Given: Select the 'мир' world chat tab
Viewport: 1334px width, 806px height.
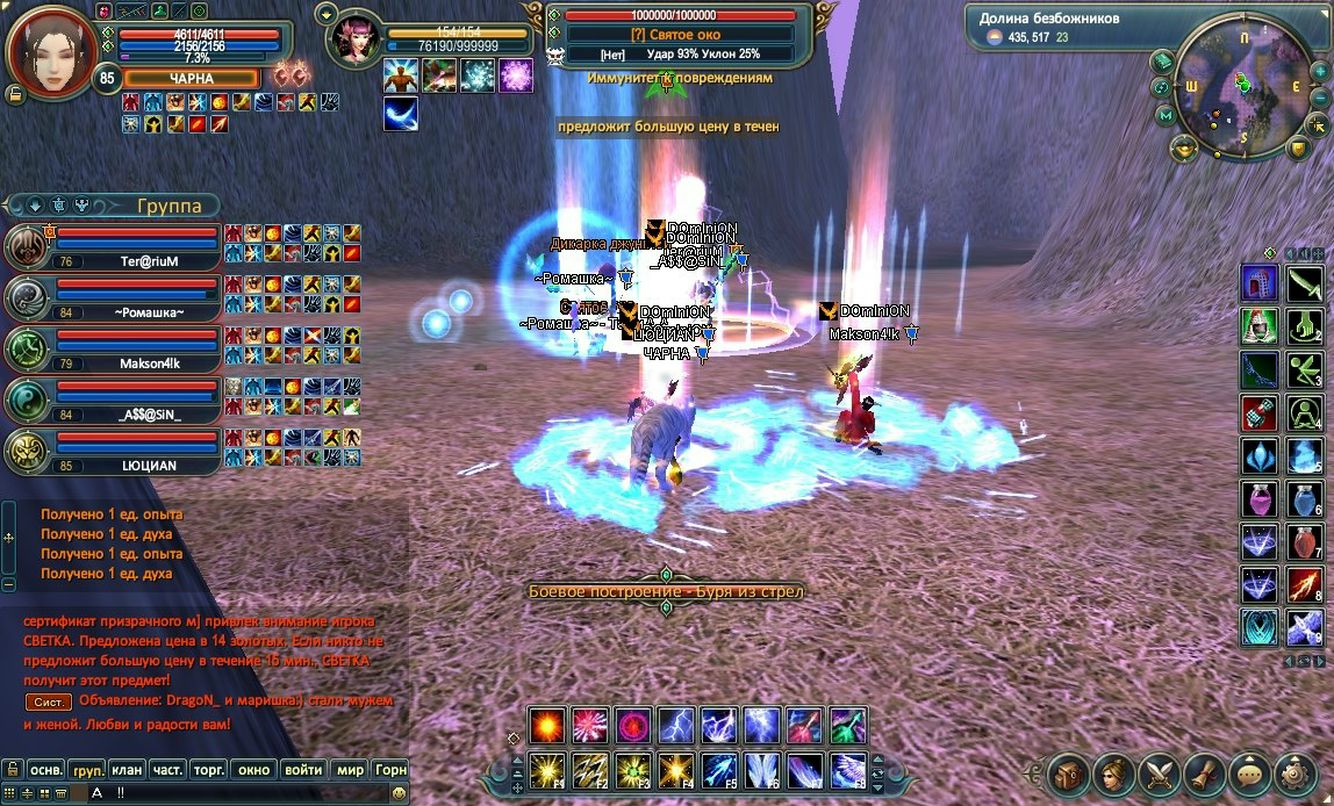Looking at the screenshot, I should pyautogui.click(x=350, y=770).
